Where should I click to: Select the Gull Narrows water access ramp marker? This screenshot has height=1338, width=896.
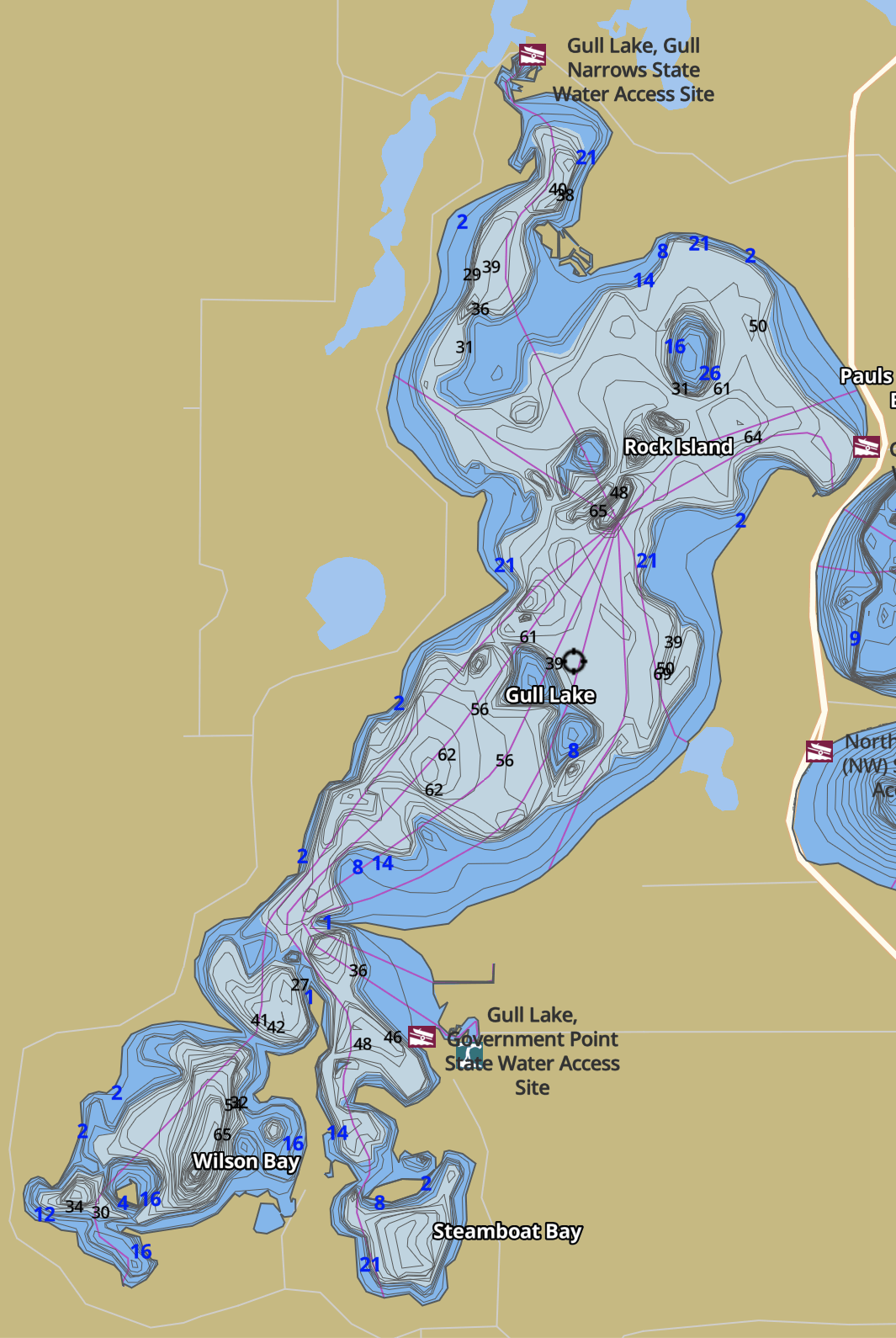click(532, 55)
